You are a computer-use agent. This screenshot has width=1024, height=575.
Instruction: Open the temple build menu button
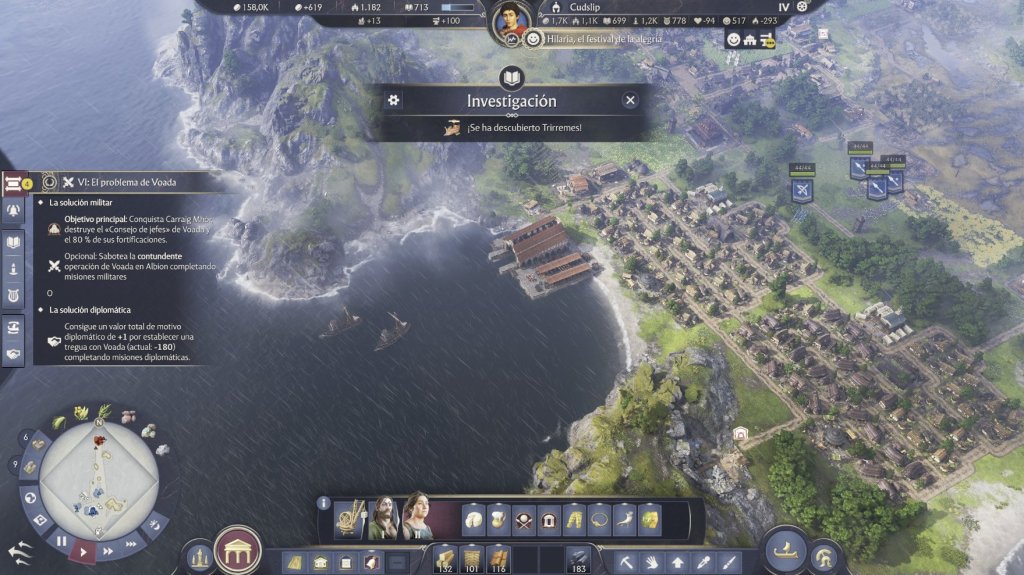238,549
